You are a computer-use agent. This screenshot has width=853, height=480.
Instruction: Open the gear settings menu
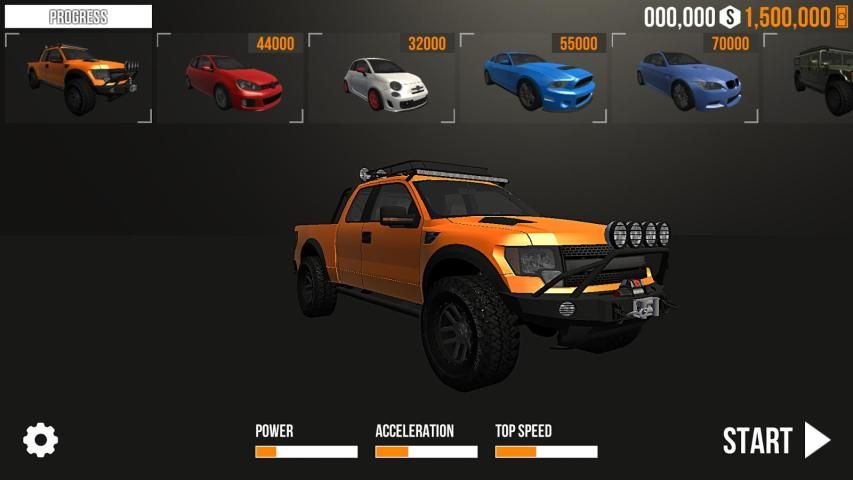pos(41,440)
